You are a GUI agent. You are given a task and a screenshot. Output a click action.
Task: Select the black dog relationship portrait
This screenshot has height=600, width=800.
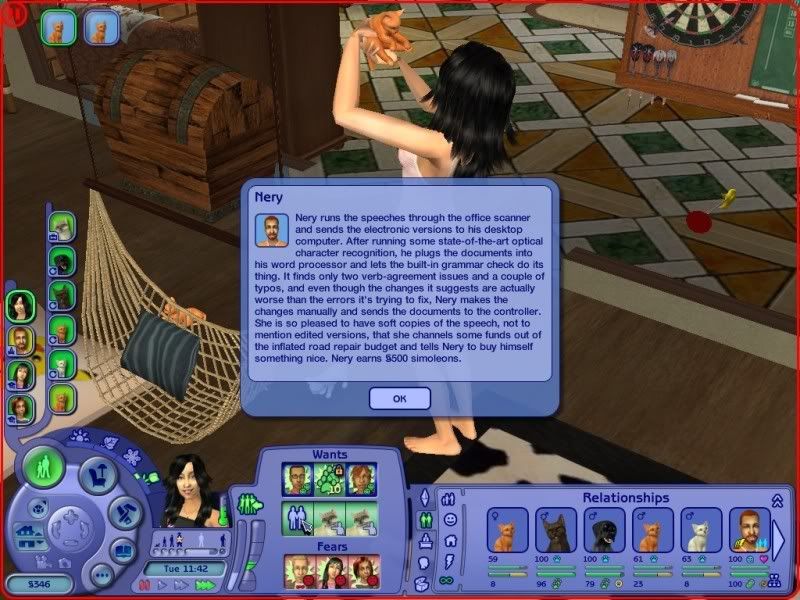coord(554,530)
